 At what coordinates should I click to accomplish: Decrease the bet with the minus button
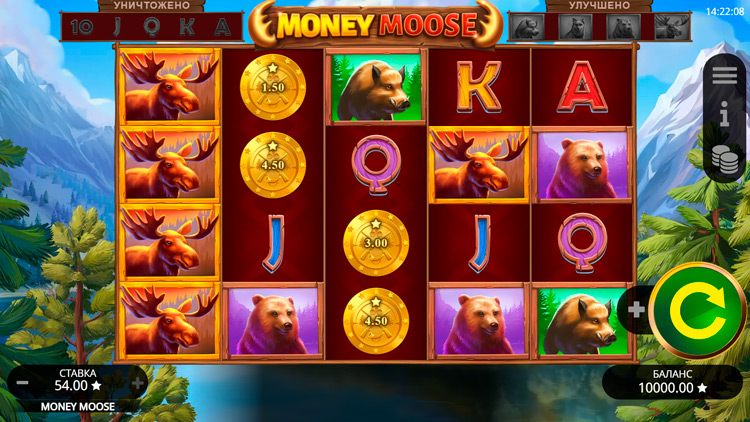[x=19, y=382]
